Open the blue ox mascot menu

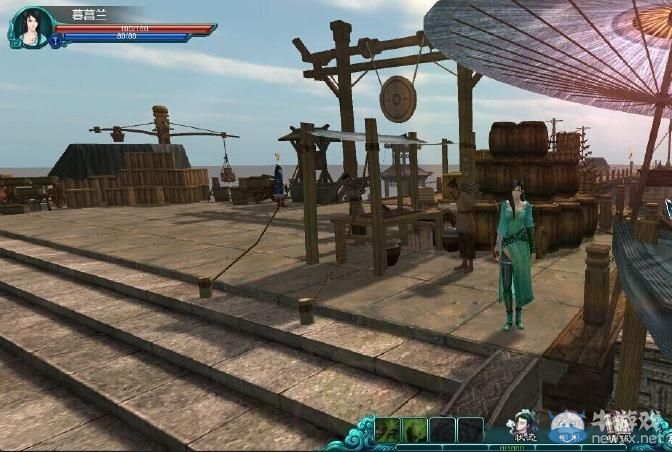click(x=567, y=426)
